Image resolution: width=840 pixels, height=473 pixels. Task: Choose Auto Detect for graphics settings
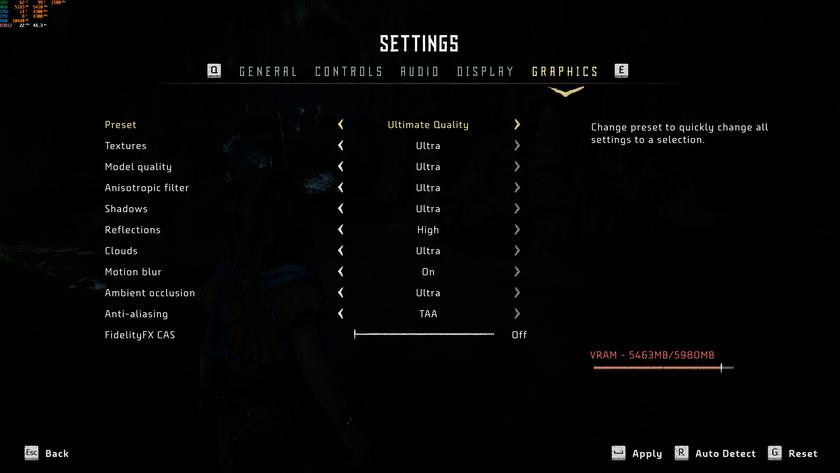[x=725, y=454]
